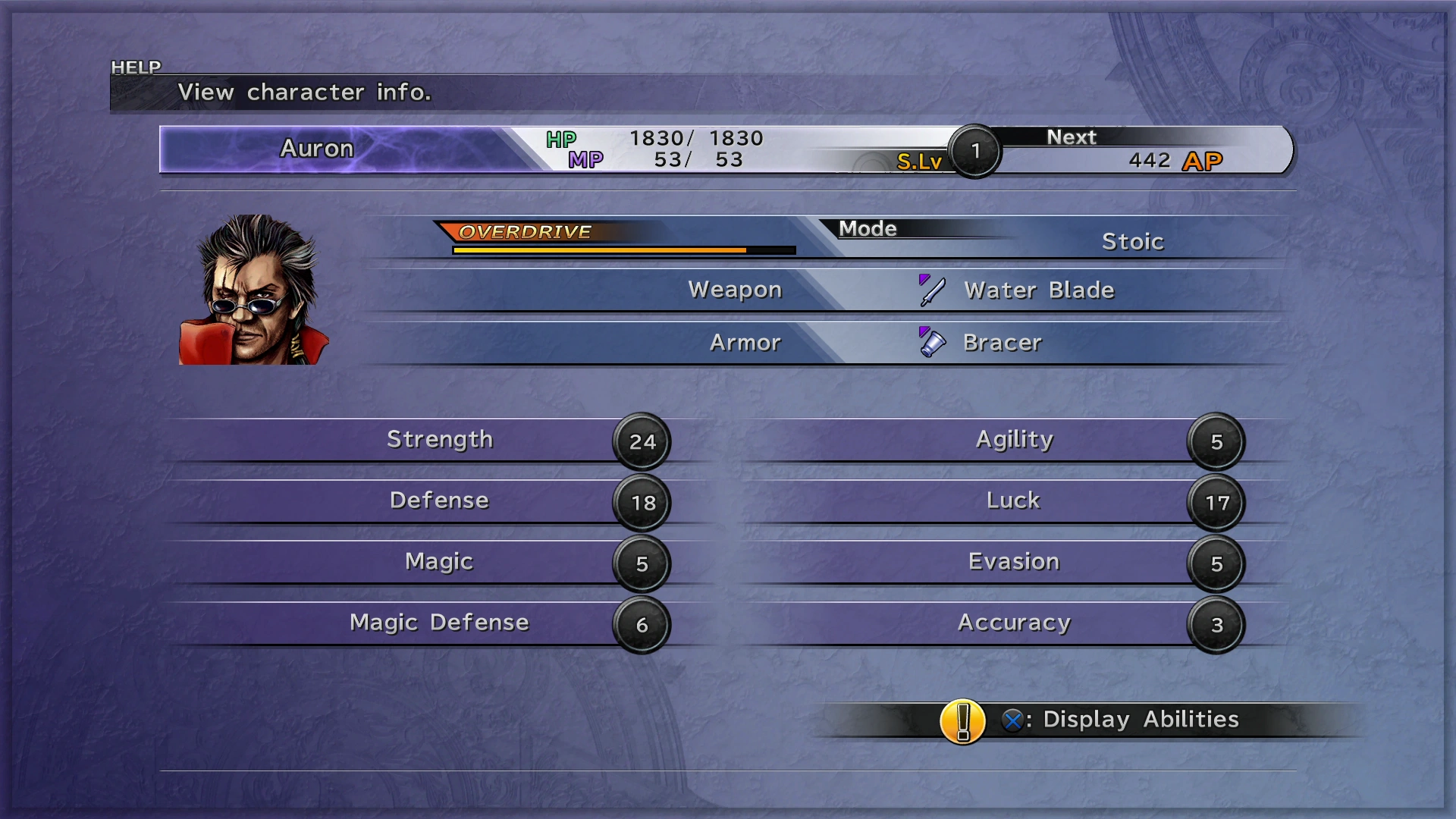Select the Auron name banner
This screenshot has height=819, width=1456.
coord(317,149)
